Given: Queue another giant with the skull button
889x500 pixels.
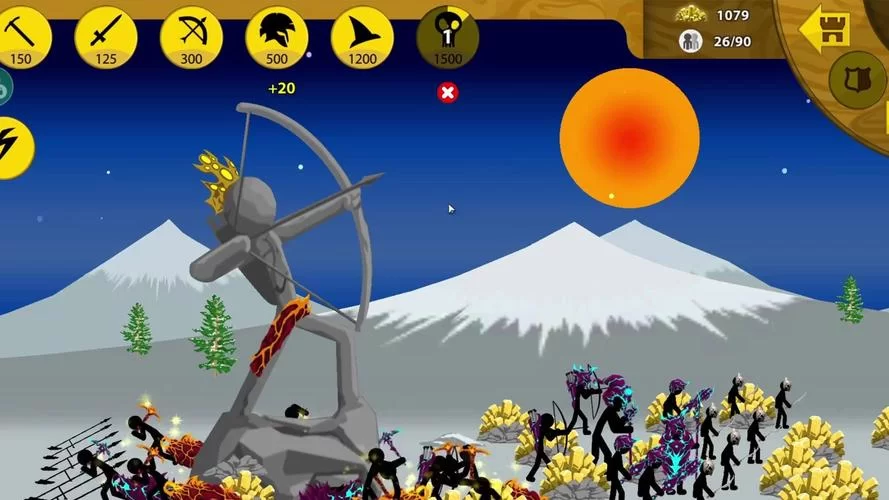Looking at the screenshot, I should pos(447,36).
